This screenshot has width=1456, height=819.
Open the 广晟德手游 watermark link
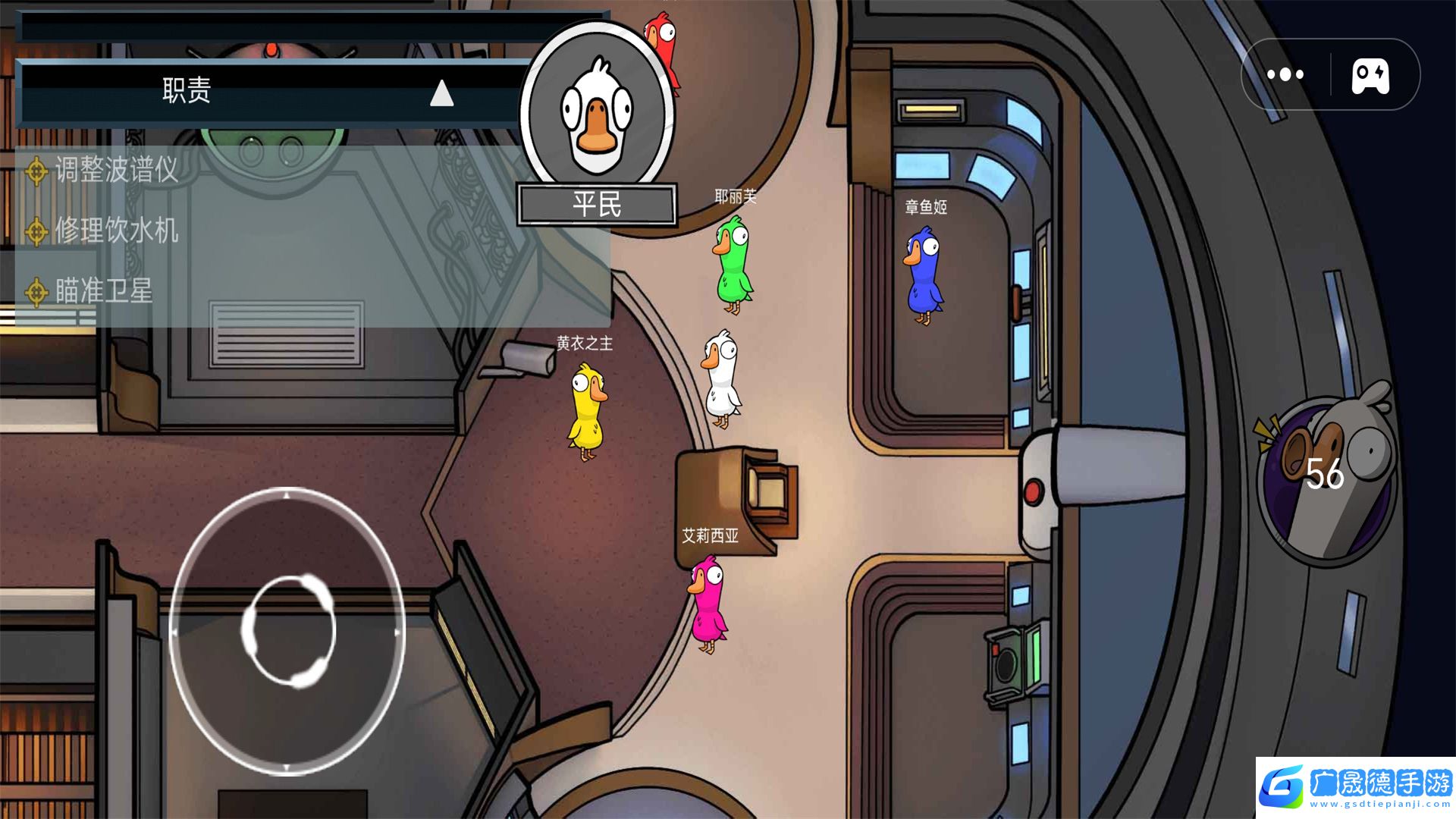1355,787
